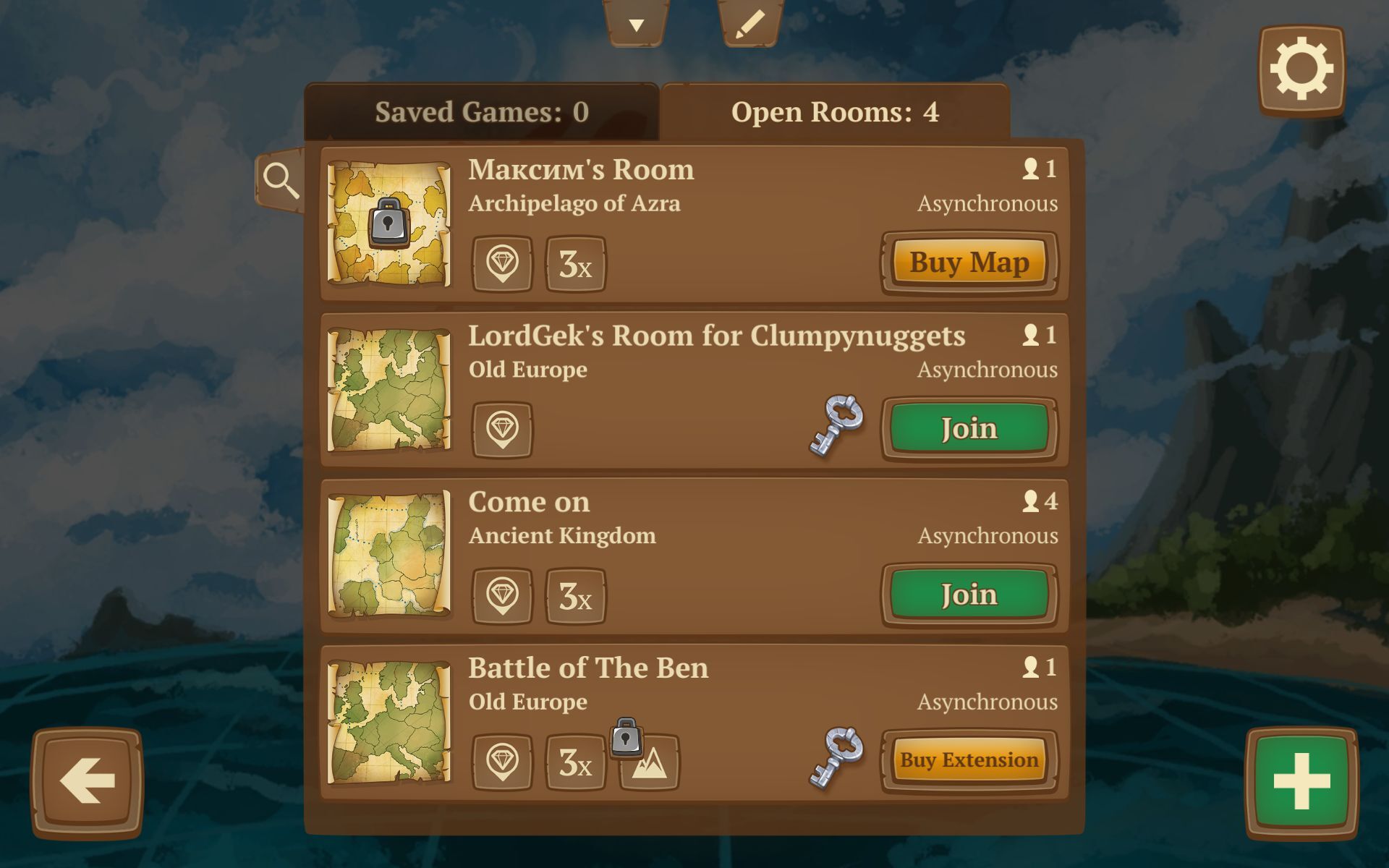Image resolution: width=1389 pixels, height=868 pixels.
Task: Select the Open Rooms tab
Action: [834, 112]
